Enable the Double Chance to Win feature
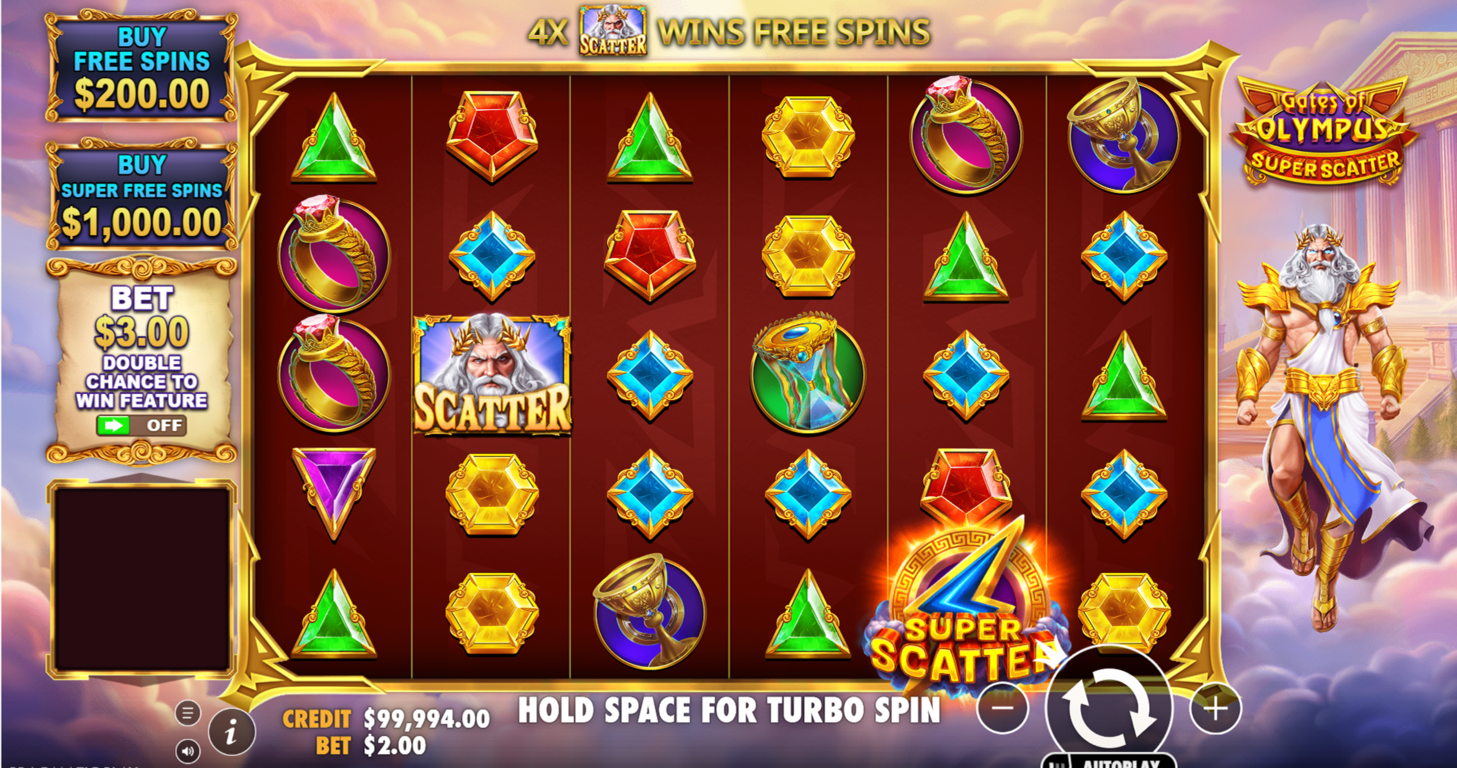The height and width of the screenshot is (768, 1457). point(143,425)
